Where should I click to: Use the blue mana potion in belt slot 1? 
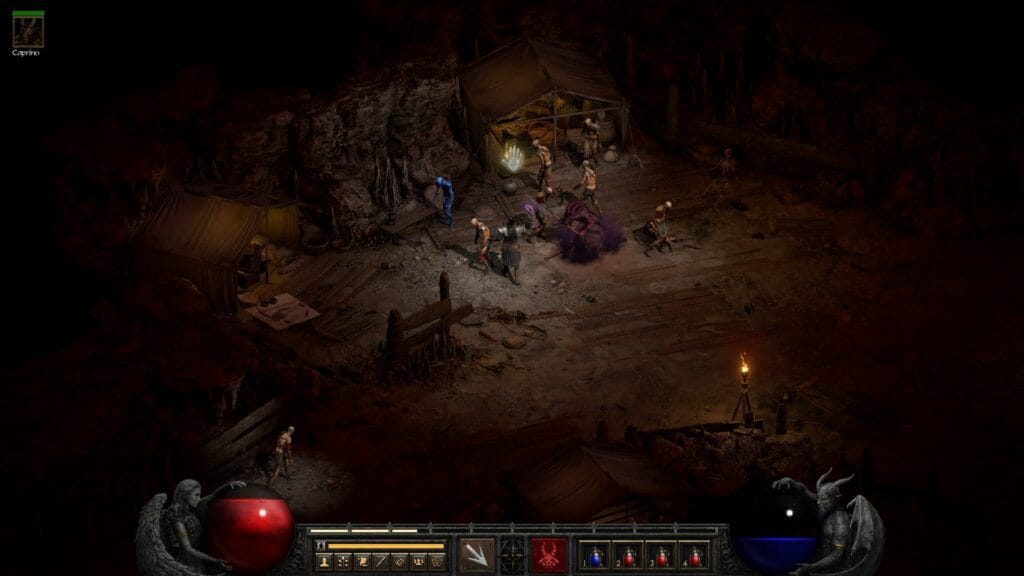tap(598, 555)
